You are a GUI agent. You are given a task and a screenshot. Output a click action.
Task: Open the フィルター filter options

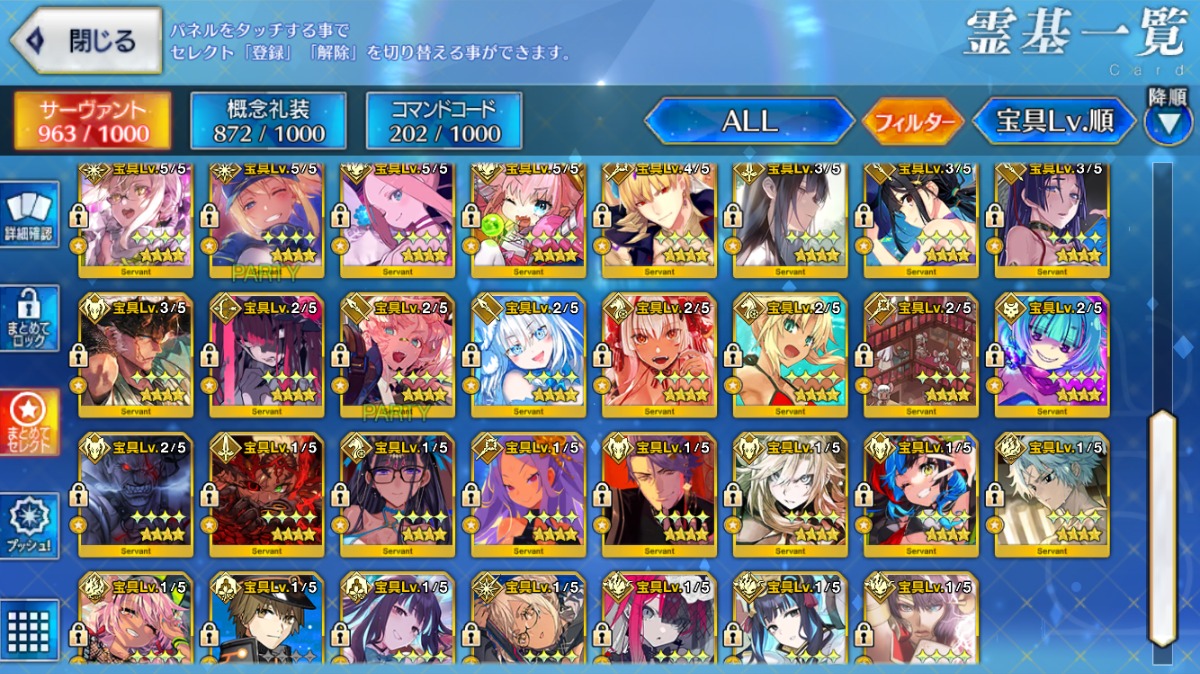tap(912, 122)
